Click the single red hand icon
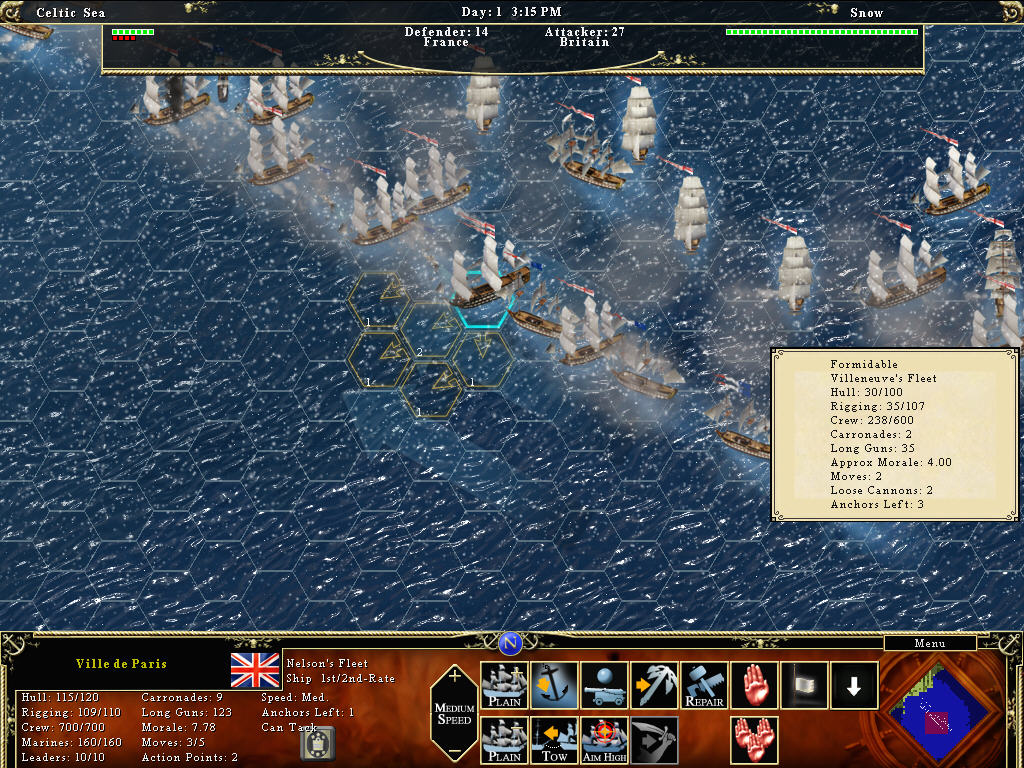 click(x=755, y=686)
